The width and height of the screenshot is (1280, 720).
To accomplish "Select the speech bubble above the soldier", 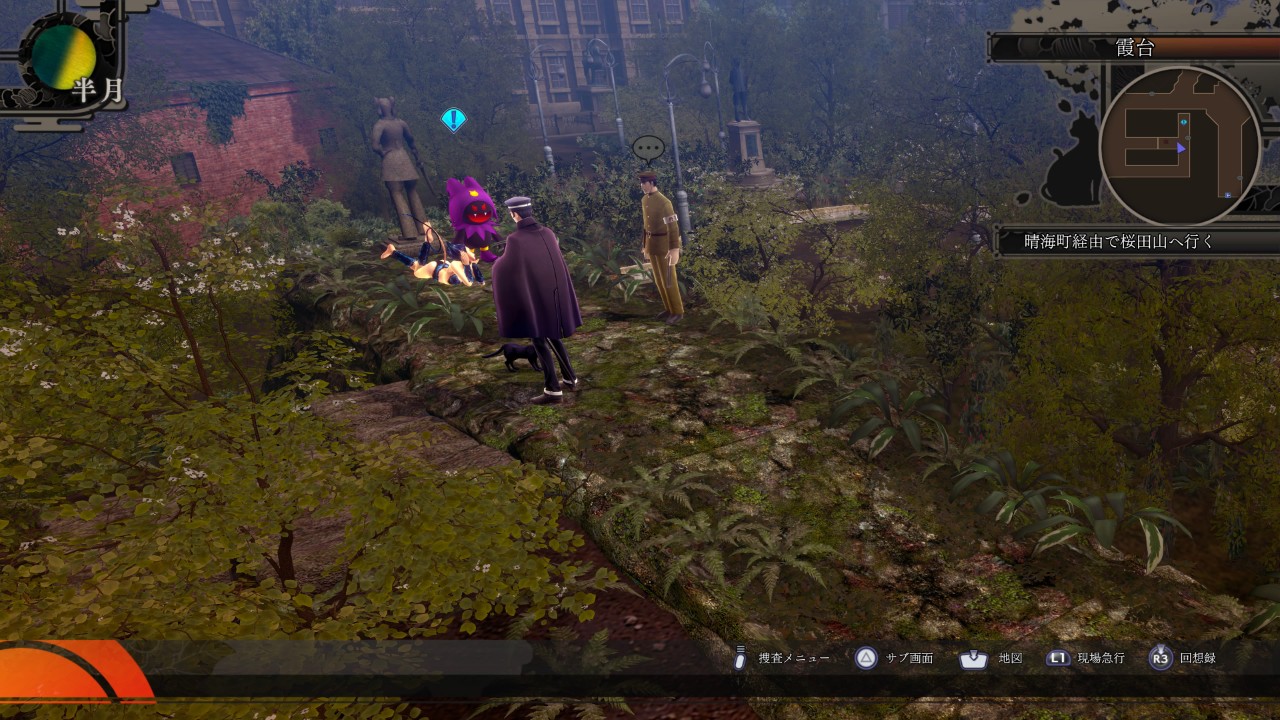I will coord(648,149).
